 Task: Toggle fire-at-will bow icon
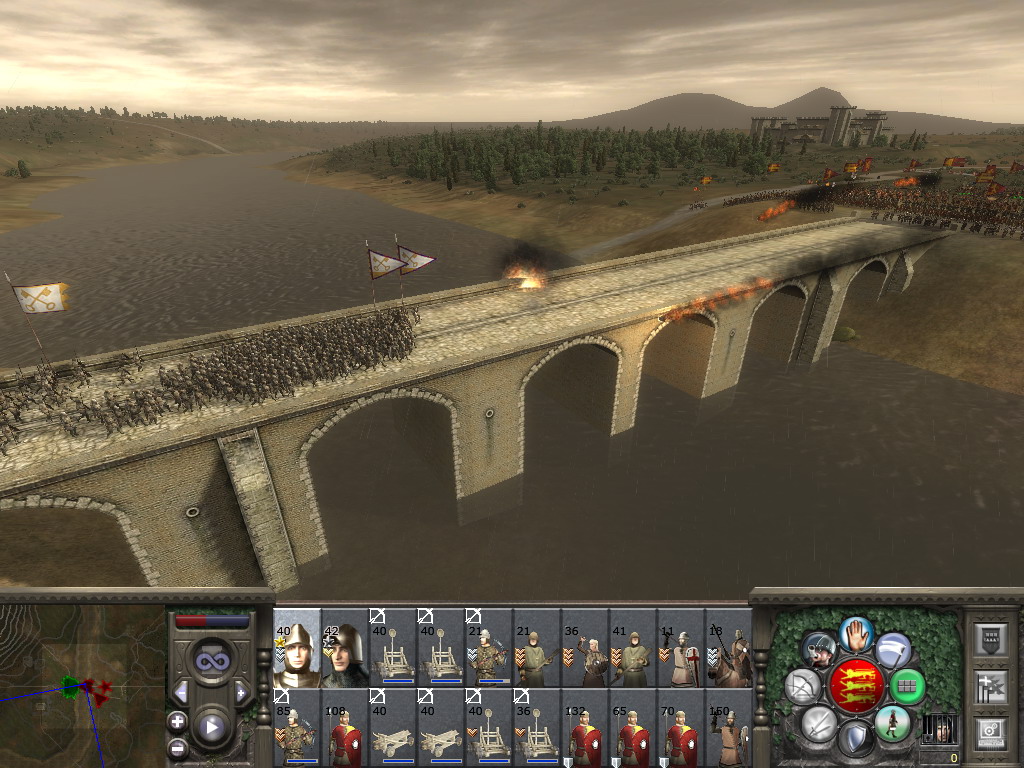(x=802, y=686)
